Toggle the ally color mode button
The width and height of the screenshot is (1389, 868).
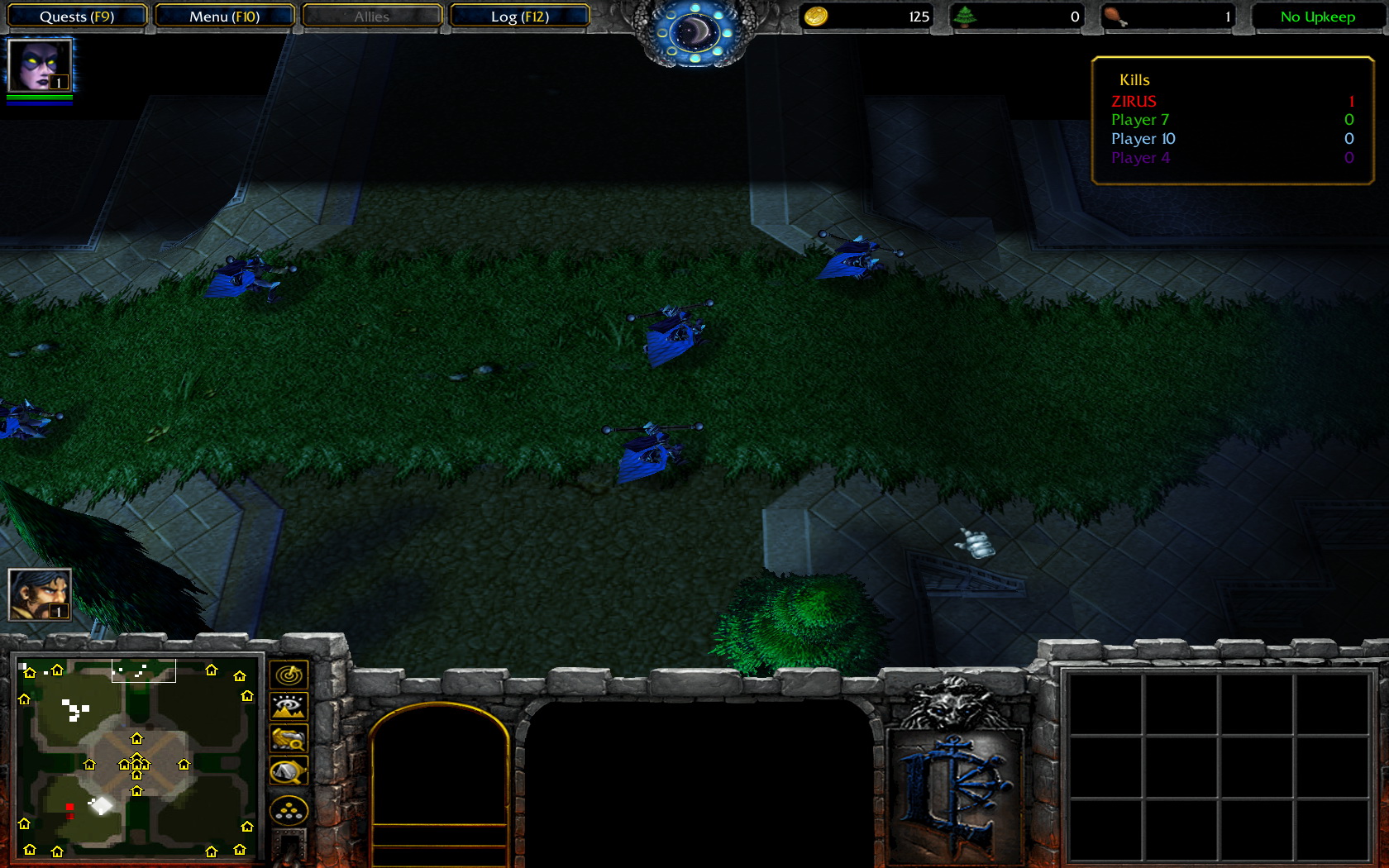click(x=289, y=738)
